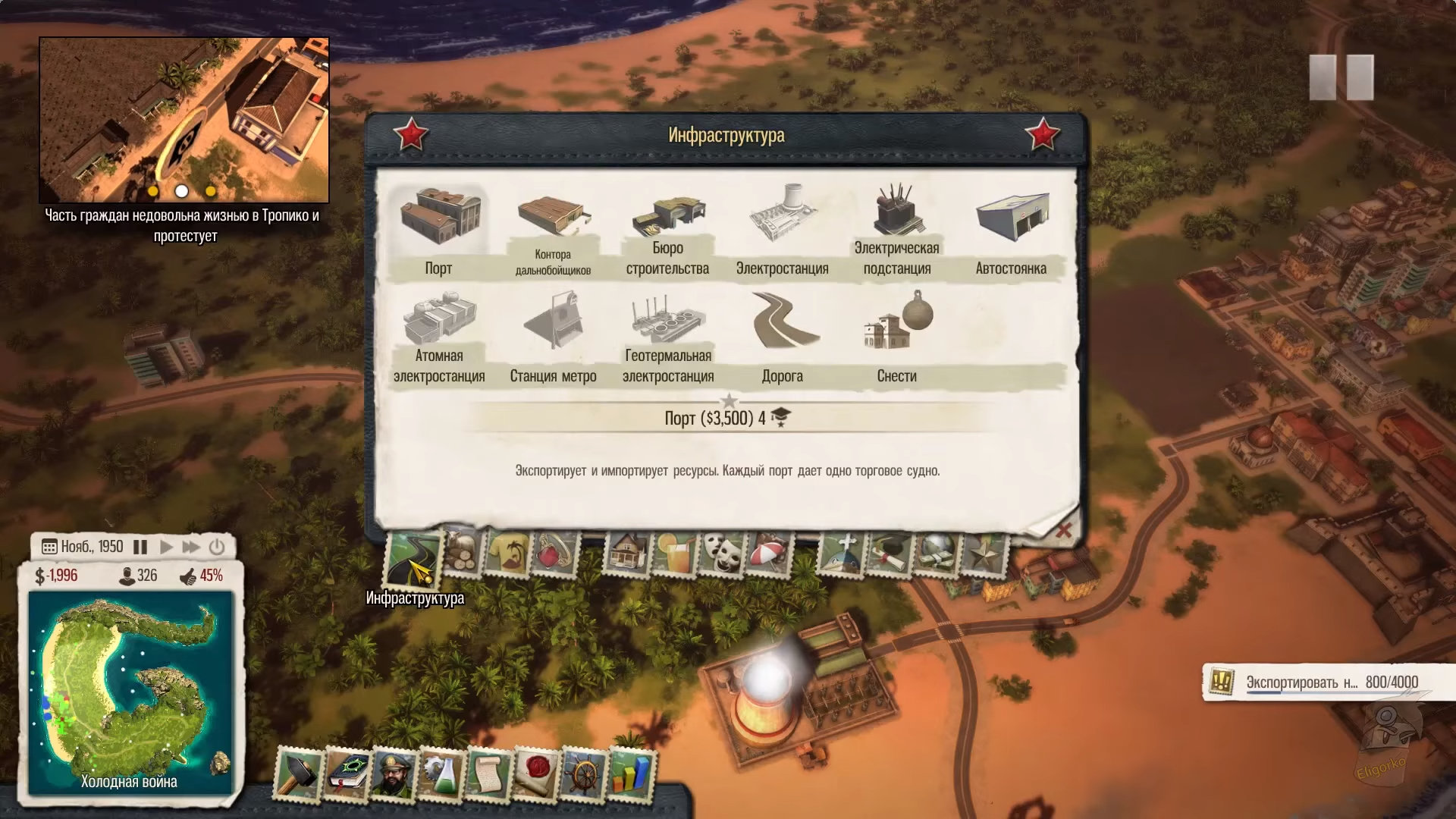This screenshot has width=1456, height=819.
Task: Open the Экспортировать export objective tracker
Action: pos(1319,682)
